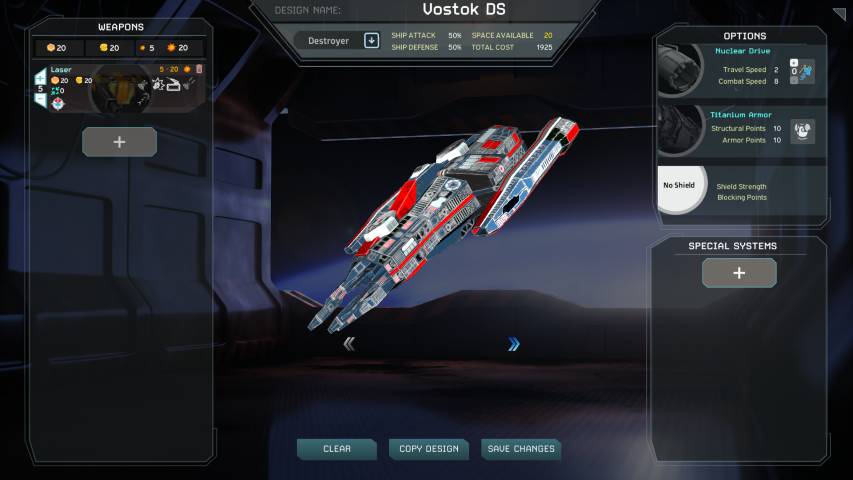The image size is (853, 480).
Task: Delete the Laser weapon with trash icon
Action: pos(199,69)
